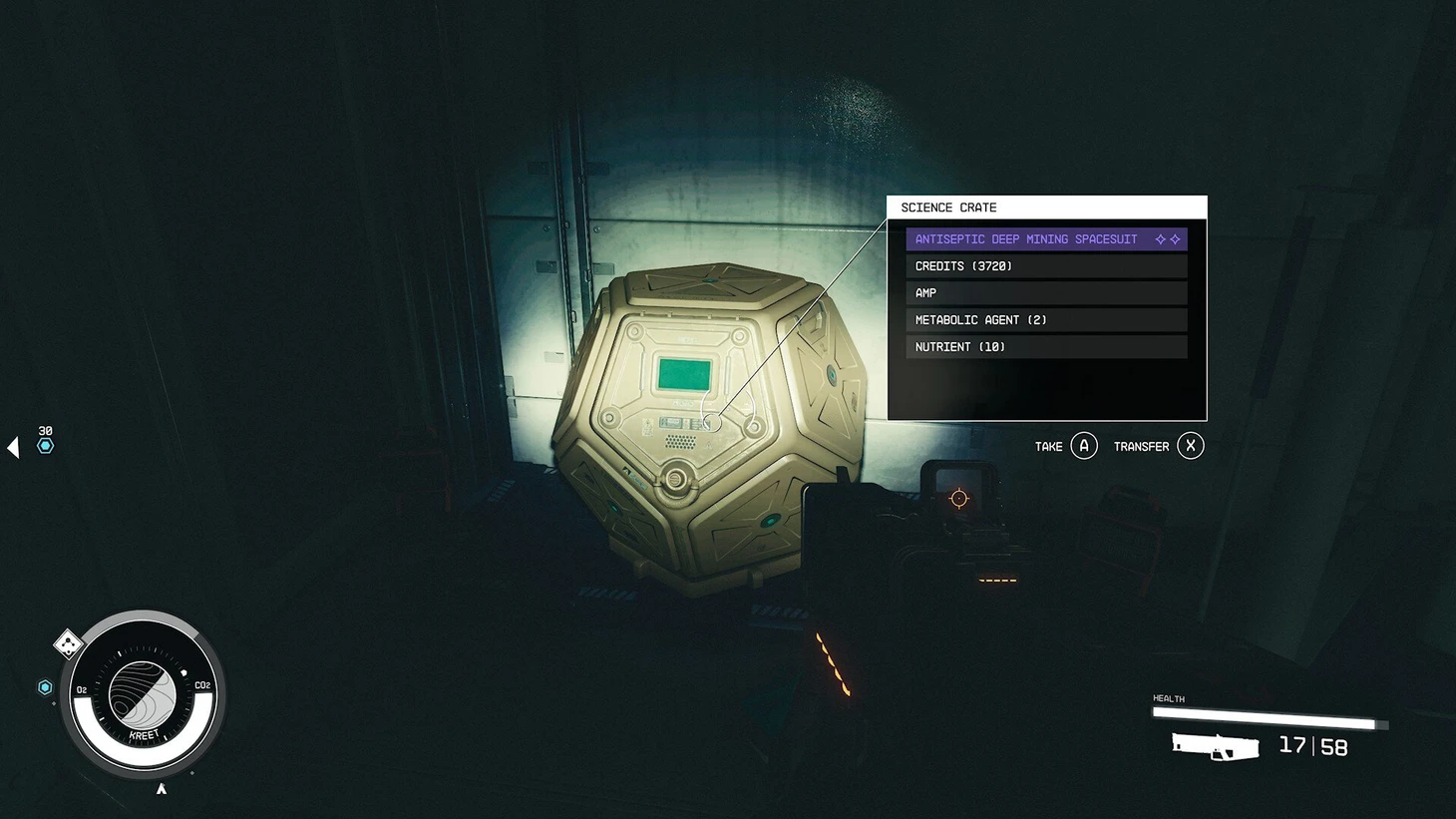Pick the Nutrient (10) entry
1456x819 pixels.
[1045, 347]
